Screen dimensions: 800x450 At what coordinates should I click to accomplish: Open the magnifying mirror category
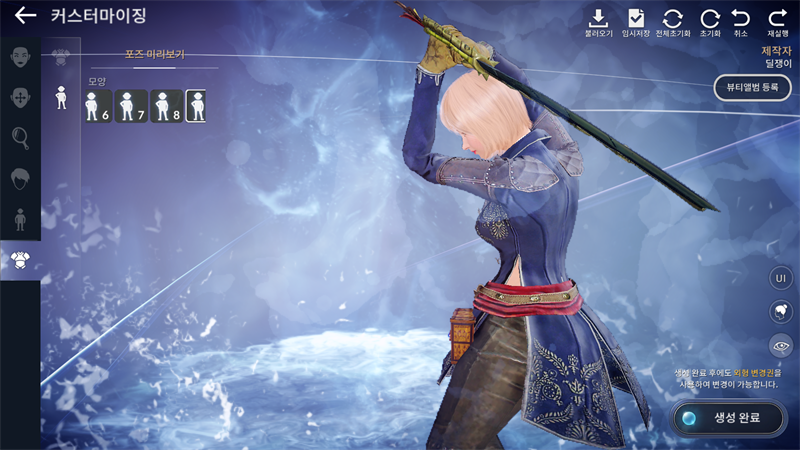[20, 138]
